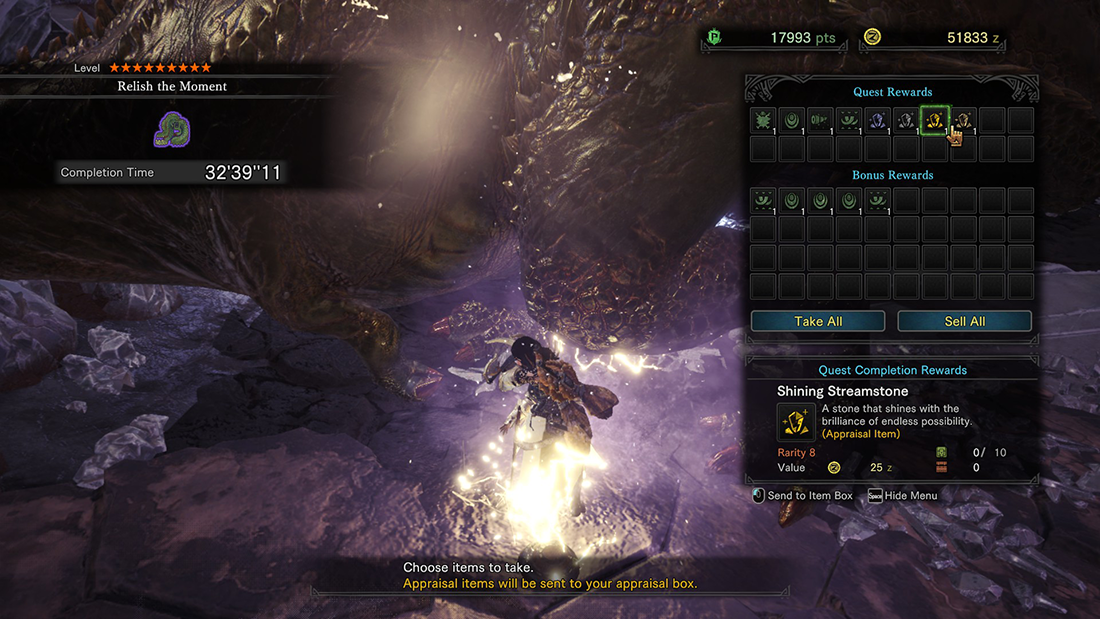Choose the green cone-shaped quest reward

tap(820, 120)
